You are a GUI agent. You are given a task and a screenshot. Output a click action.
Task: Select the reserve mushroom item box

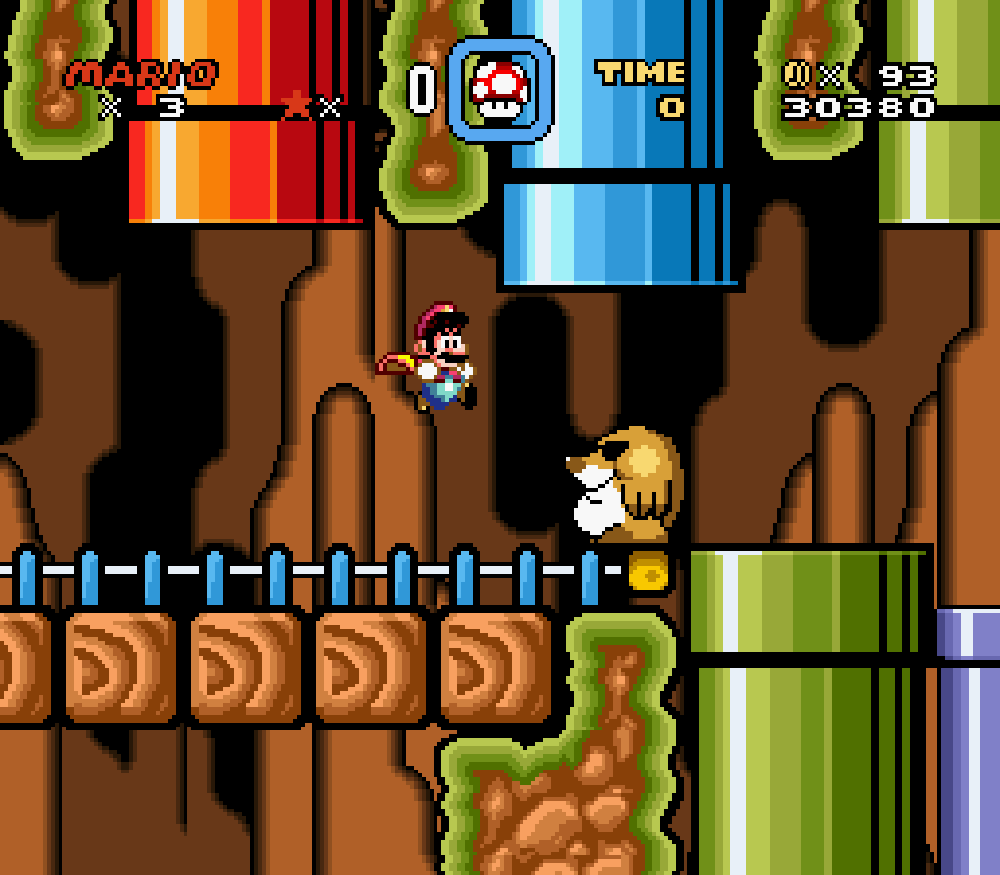pos(499,89)
